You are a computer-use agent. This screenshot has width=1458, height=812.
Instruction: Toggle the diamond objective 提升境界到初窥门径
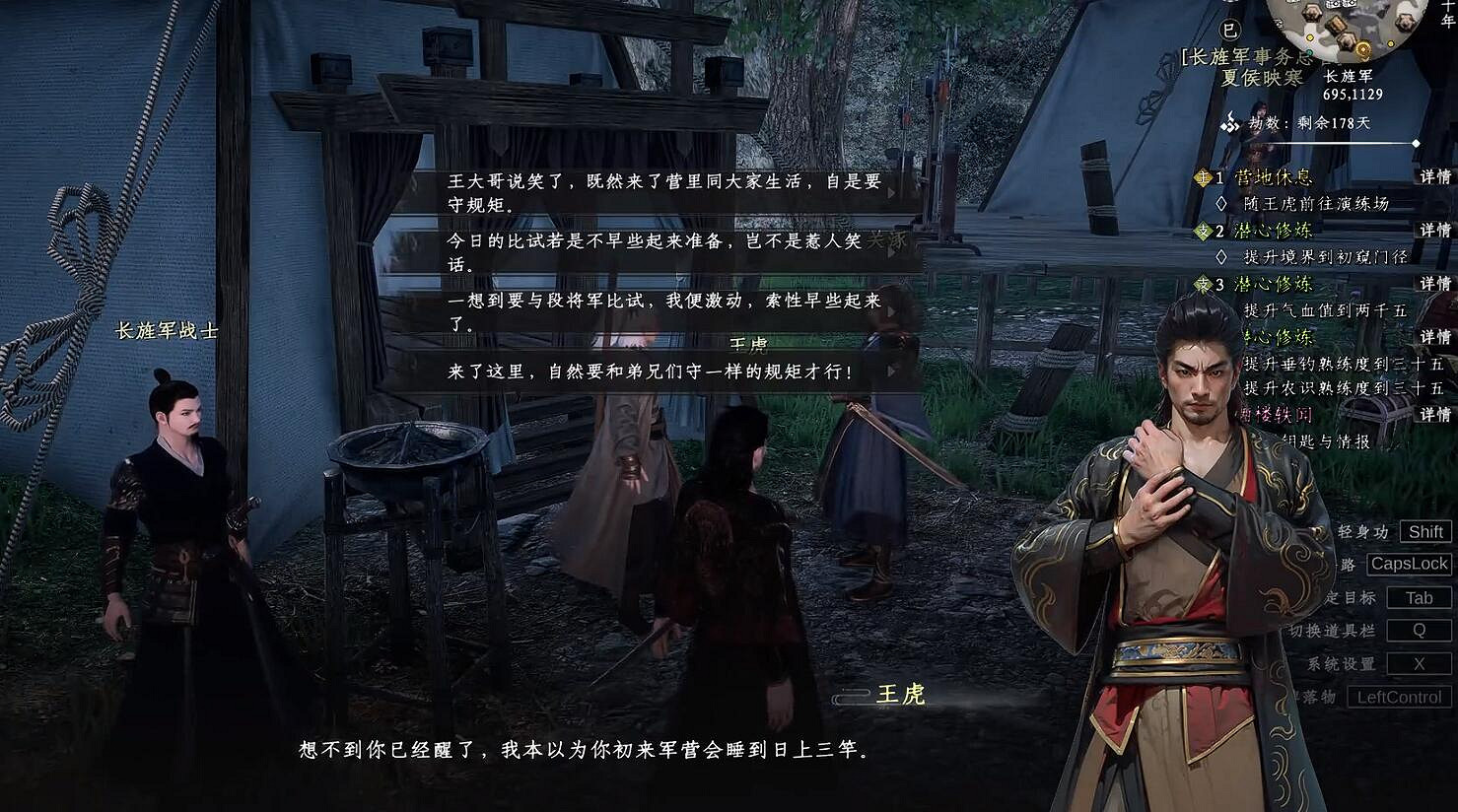point(1222,256)
